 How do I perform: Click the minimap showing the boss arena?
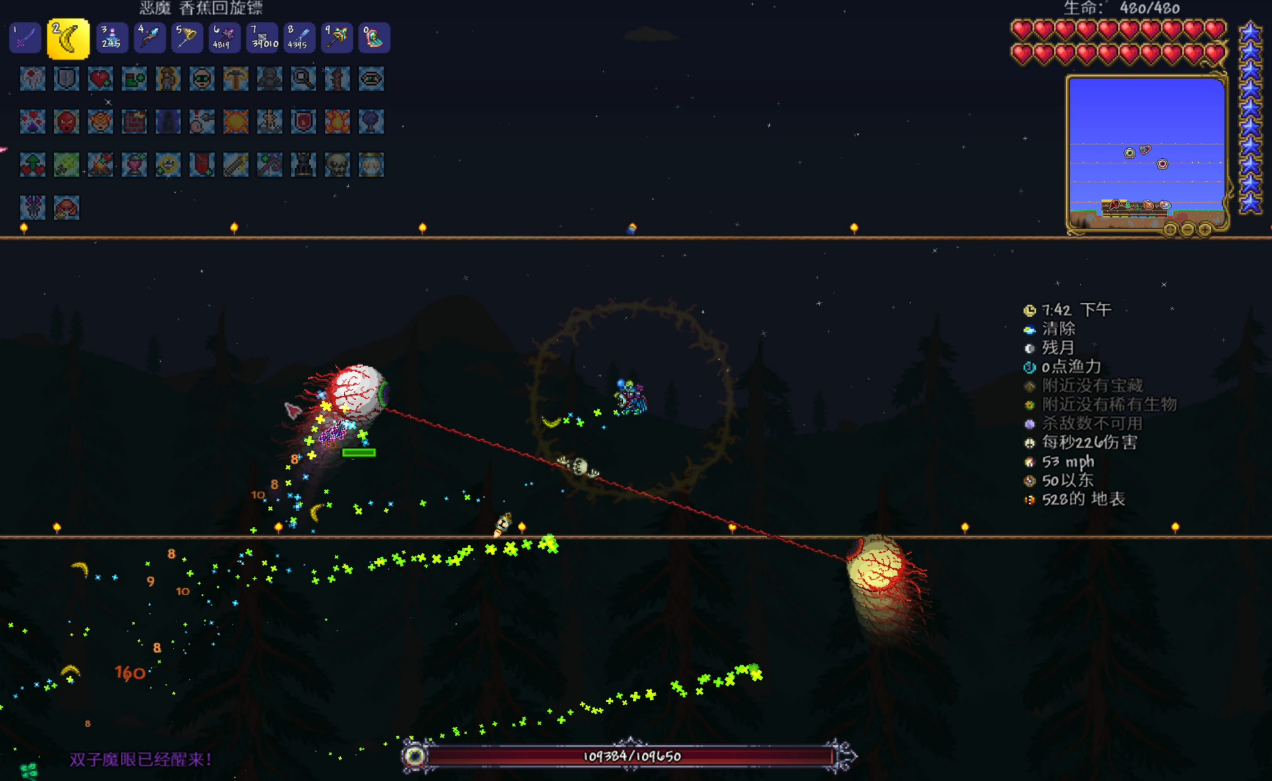click(x=1146, y=150)
